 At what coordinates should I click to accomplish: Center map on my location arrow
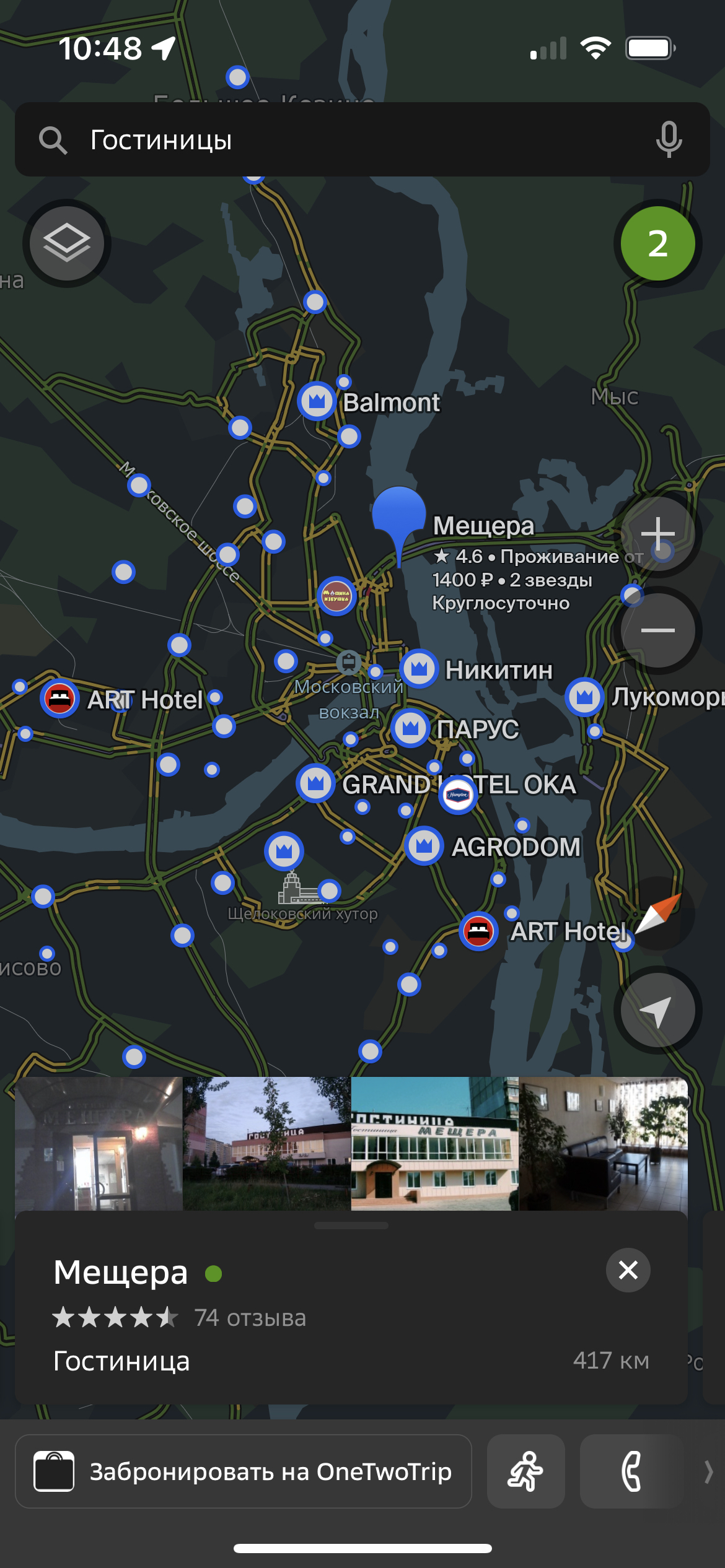pos(657,1011)
